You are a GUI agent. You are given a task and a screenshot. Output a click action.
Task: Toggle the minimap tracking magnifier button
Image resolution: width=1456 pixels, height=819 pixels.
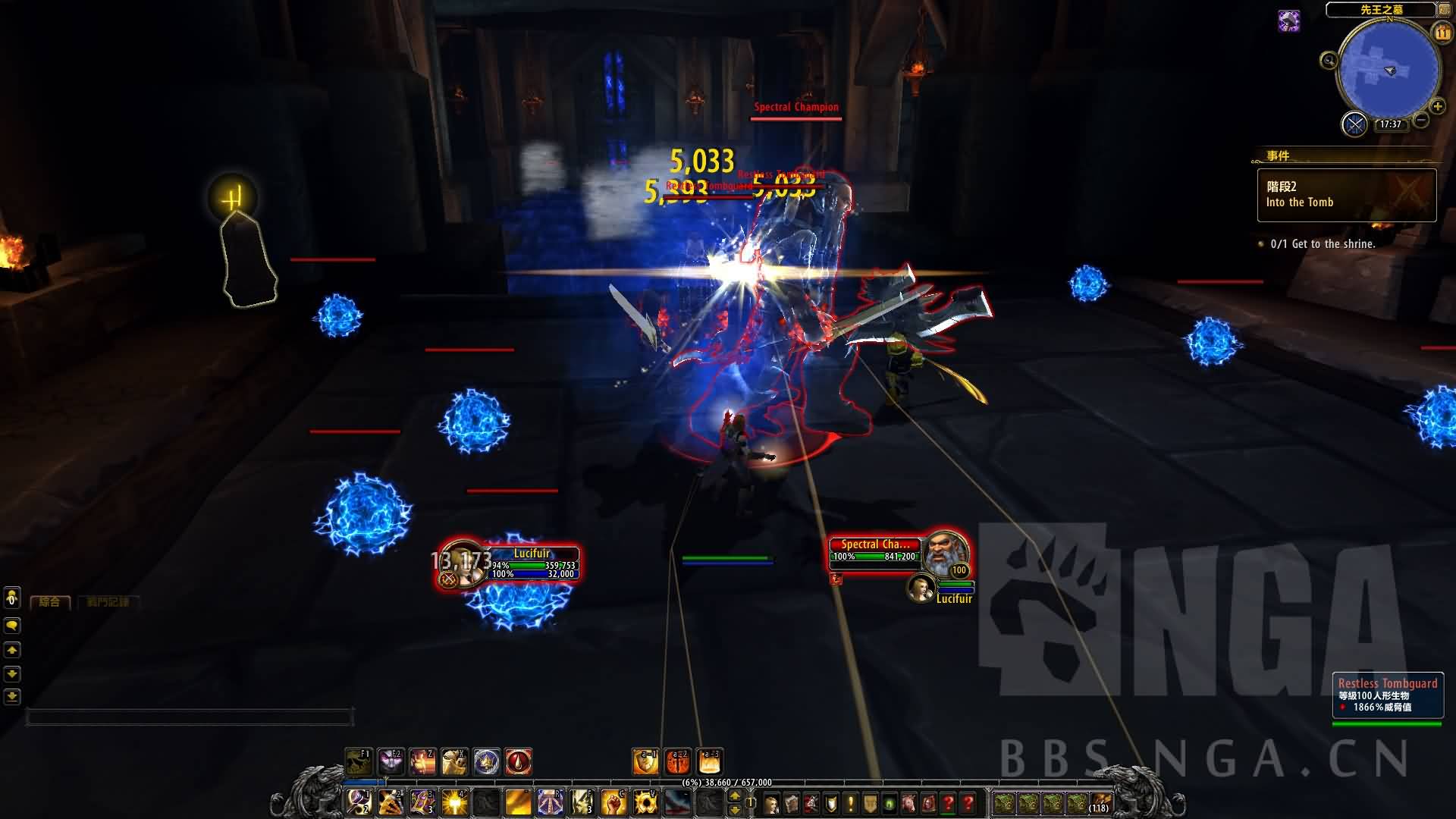pyautogui.click(x=1329, y=61)
